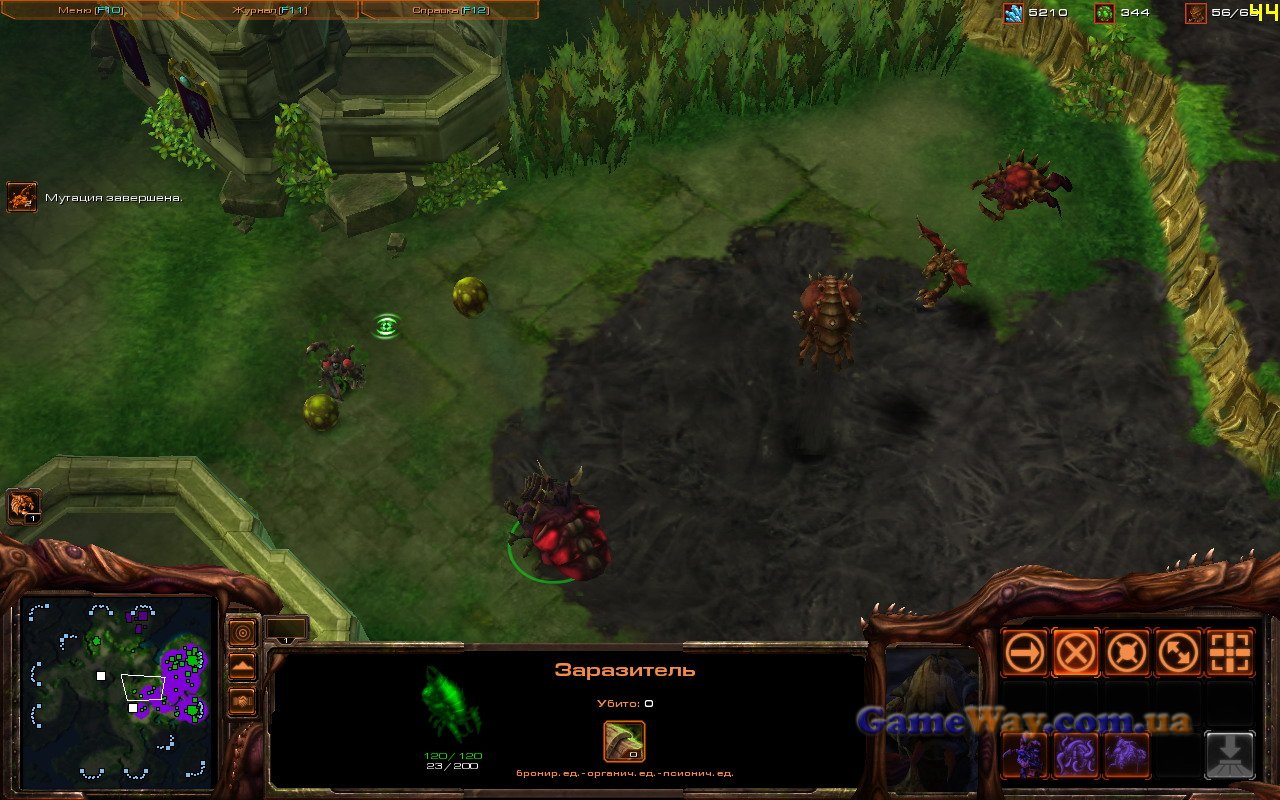Click on the minimap
Viewport: 1280px width, 800px height.
[x=118, y=689]
